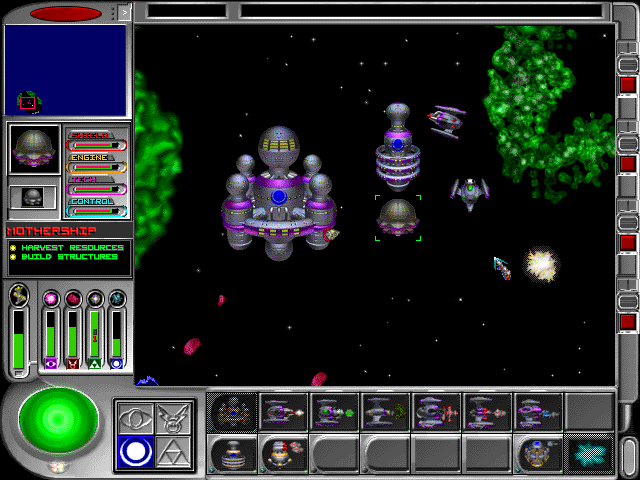This screenshot has height=480, width=640.
Task: Adjust the Control power slider
Action: [97, 211]
